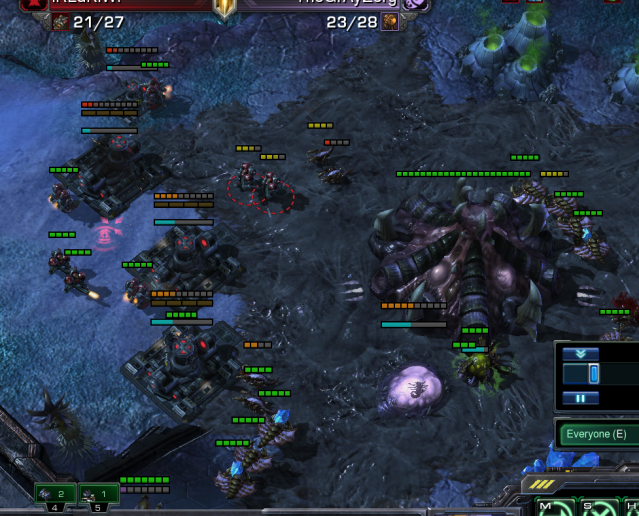
Task: Collapse the replay panel with the double-chevron button
Action: point(580,353)
